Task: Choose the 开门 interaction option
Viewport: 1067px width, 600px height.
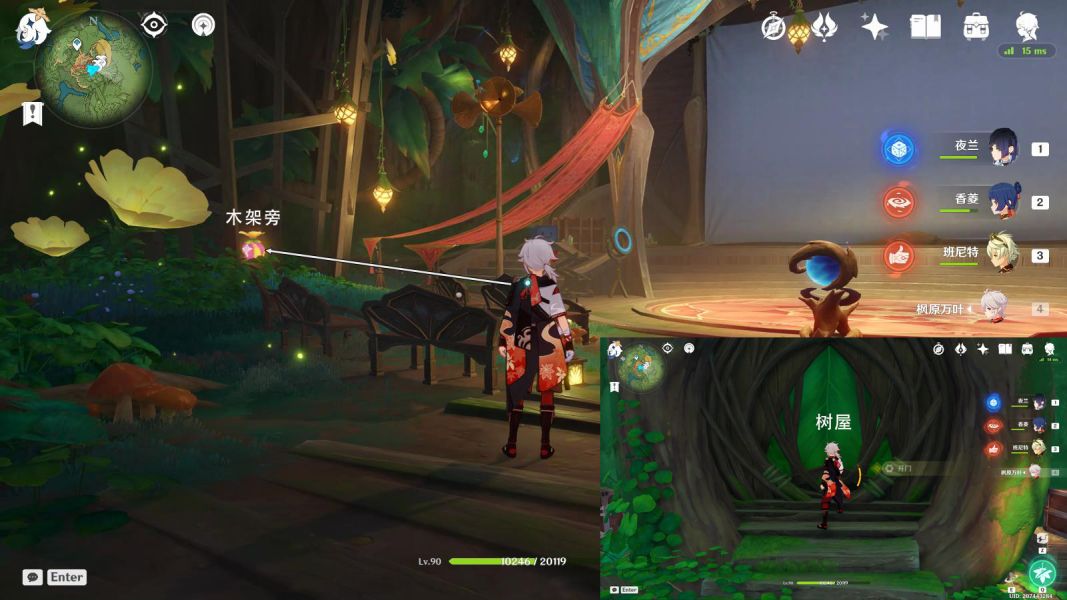Action: coord(905,468)
